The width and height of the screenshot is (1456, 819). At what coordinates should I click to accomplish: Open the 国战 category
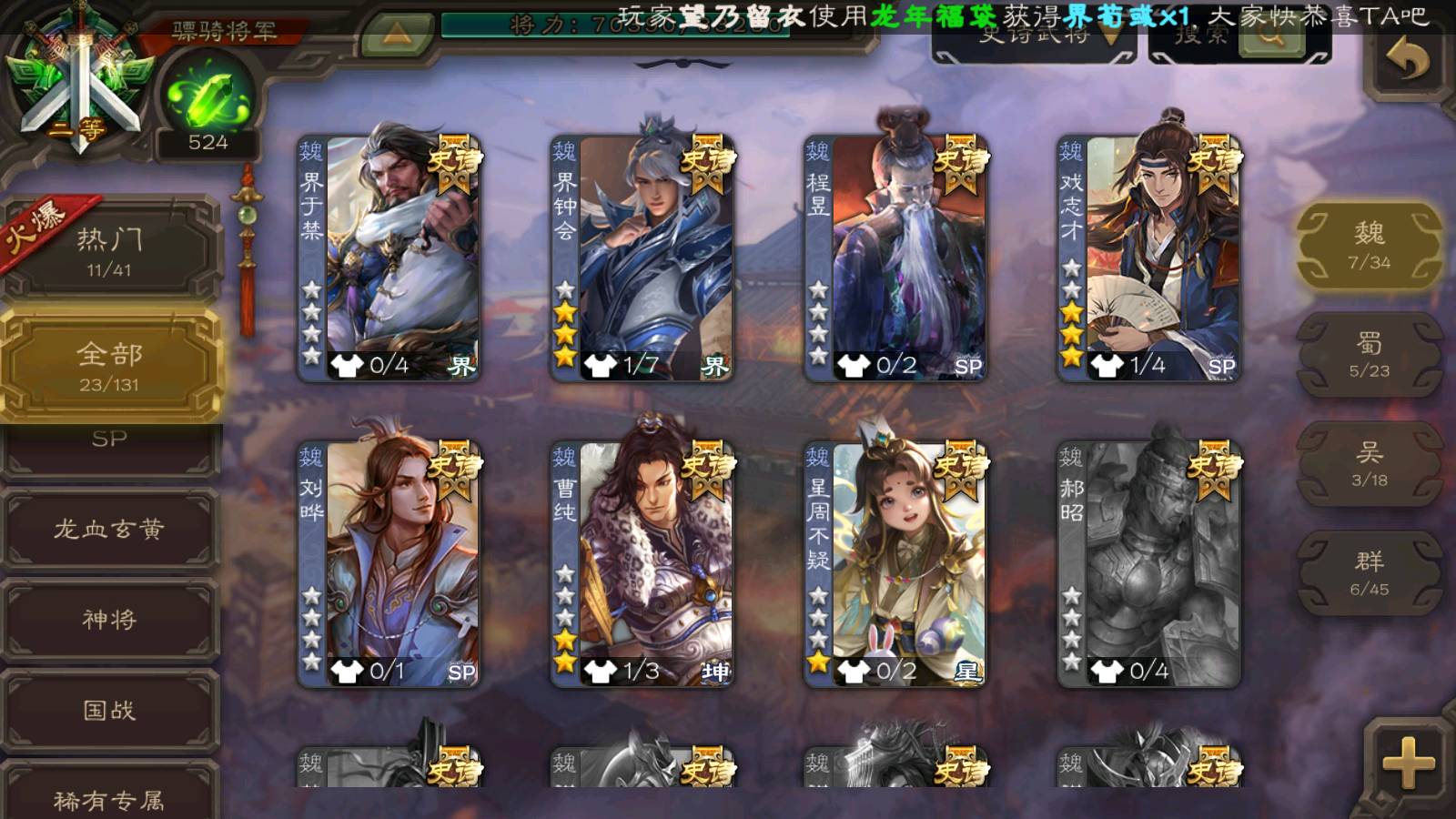tap(109, 710)
